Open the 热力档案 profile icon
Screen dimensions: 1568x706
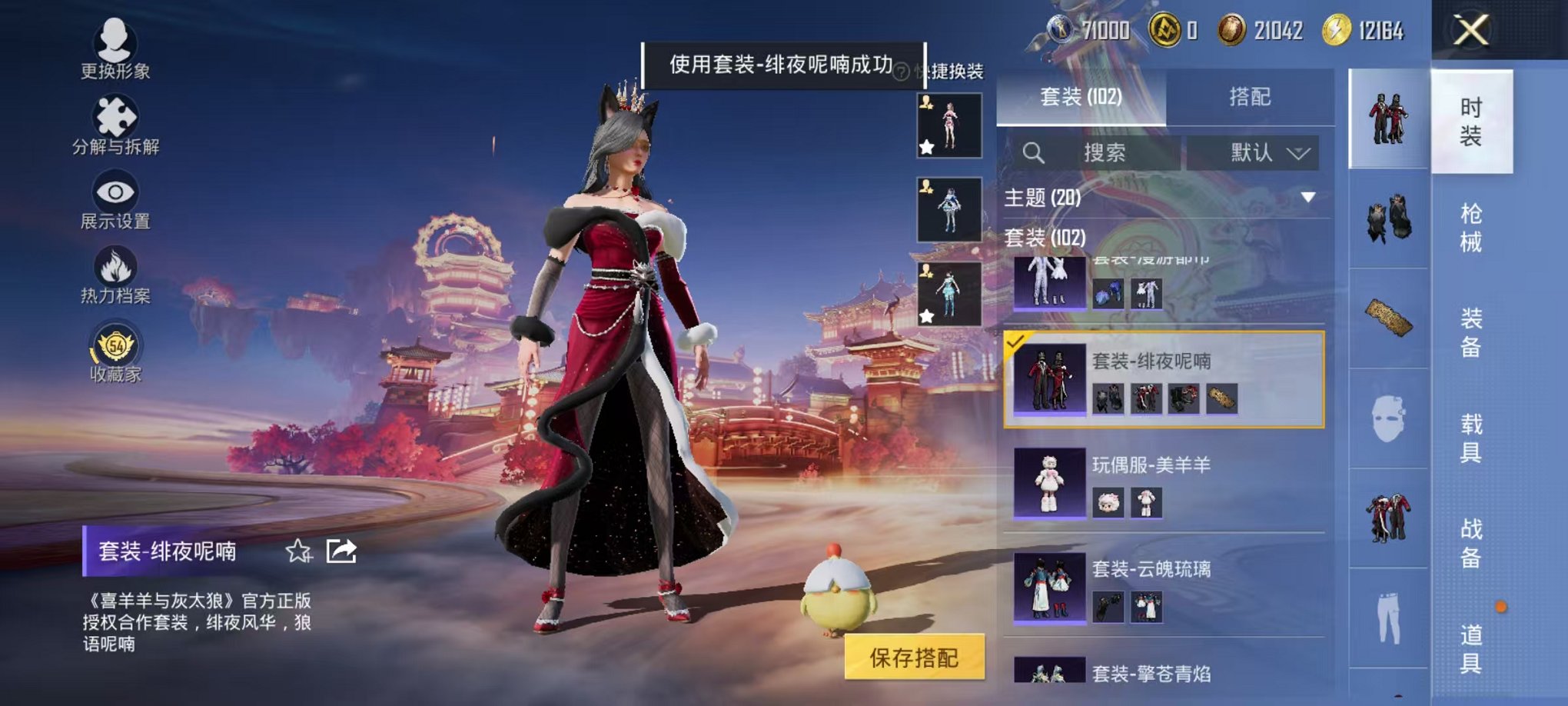click(x=114, y=265)
